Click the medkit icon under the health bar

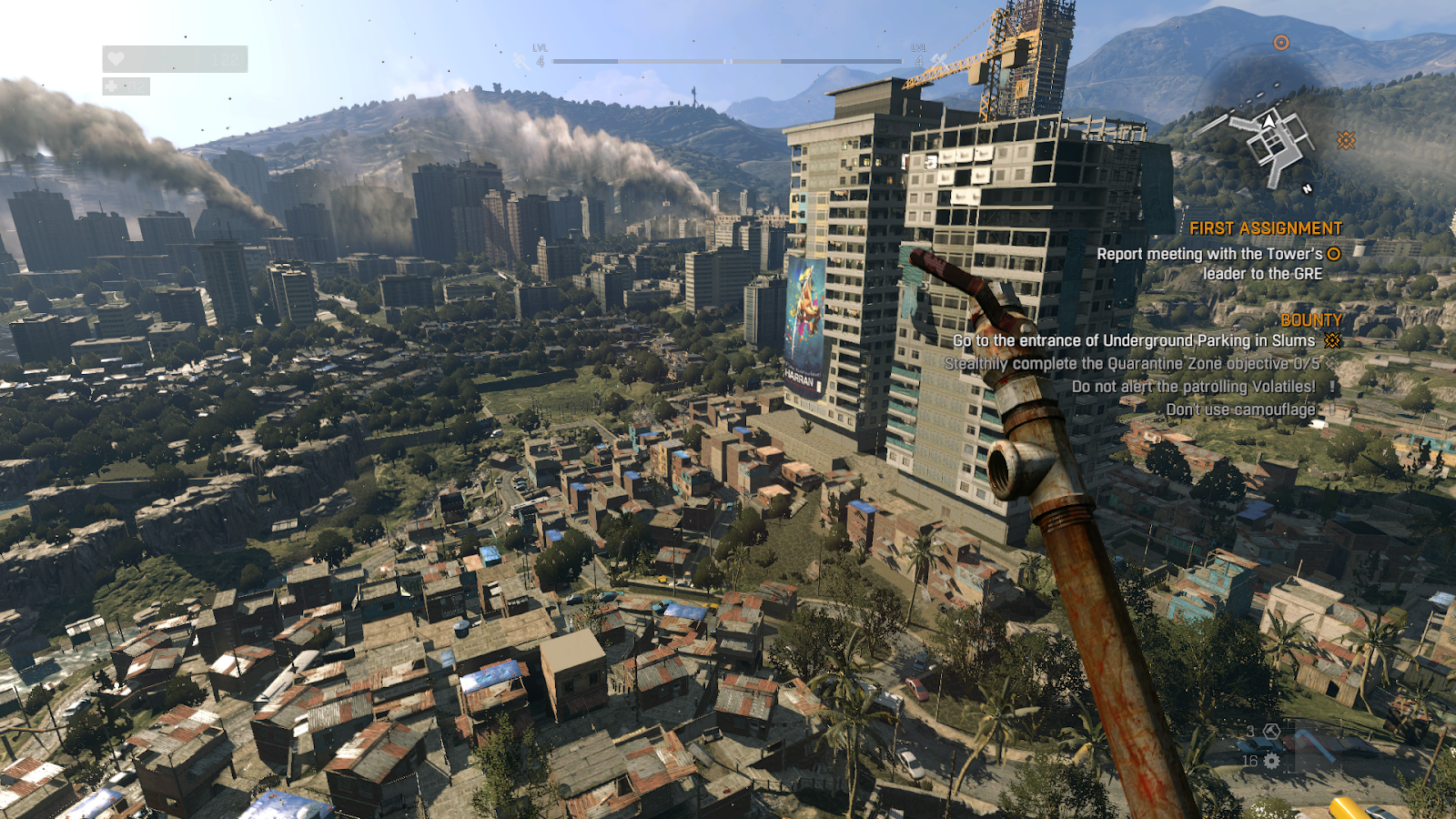(112, 86)
